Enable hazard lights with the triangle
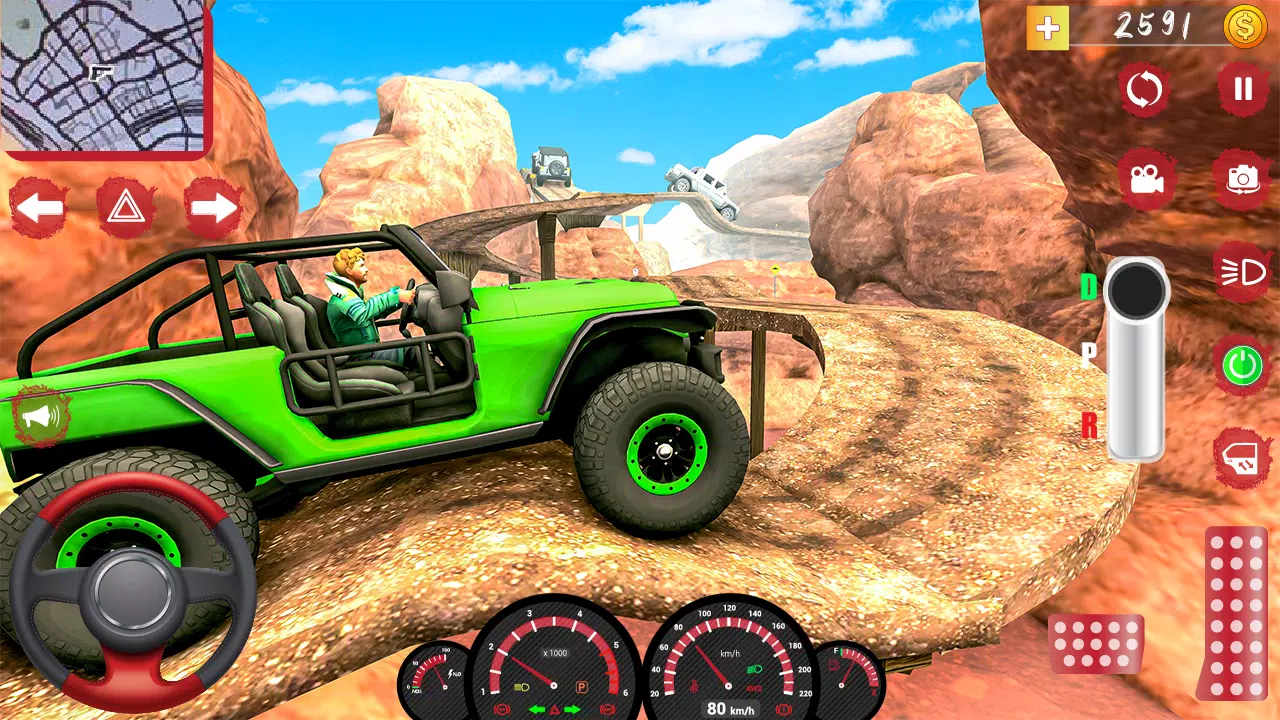Viewport: 1280px width, 720px height. coord(127,207)
